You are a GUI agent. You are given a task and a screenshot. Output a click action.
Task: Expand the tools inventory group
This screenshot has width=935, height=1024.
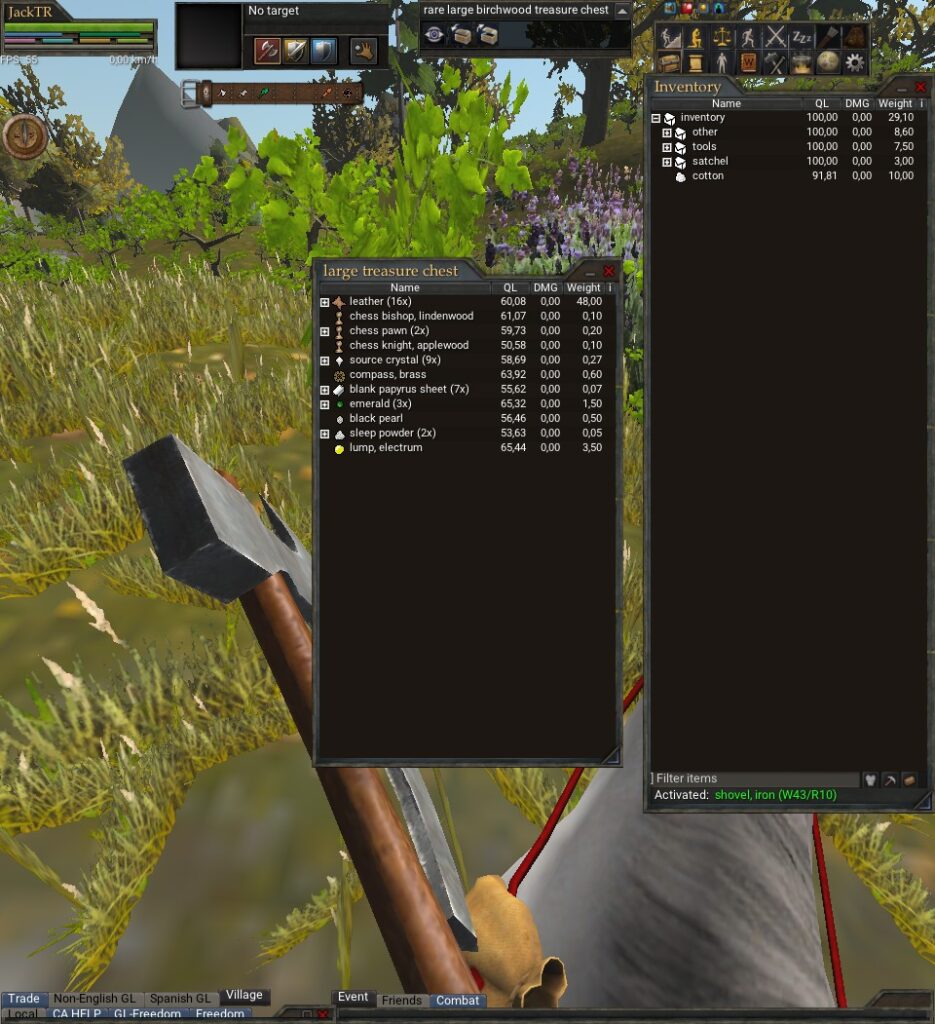(667, 147)
